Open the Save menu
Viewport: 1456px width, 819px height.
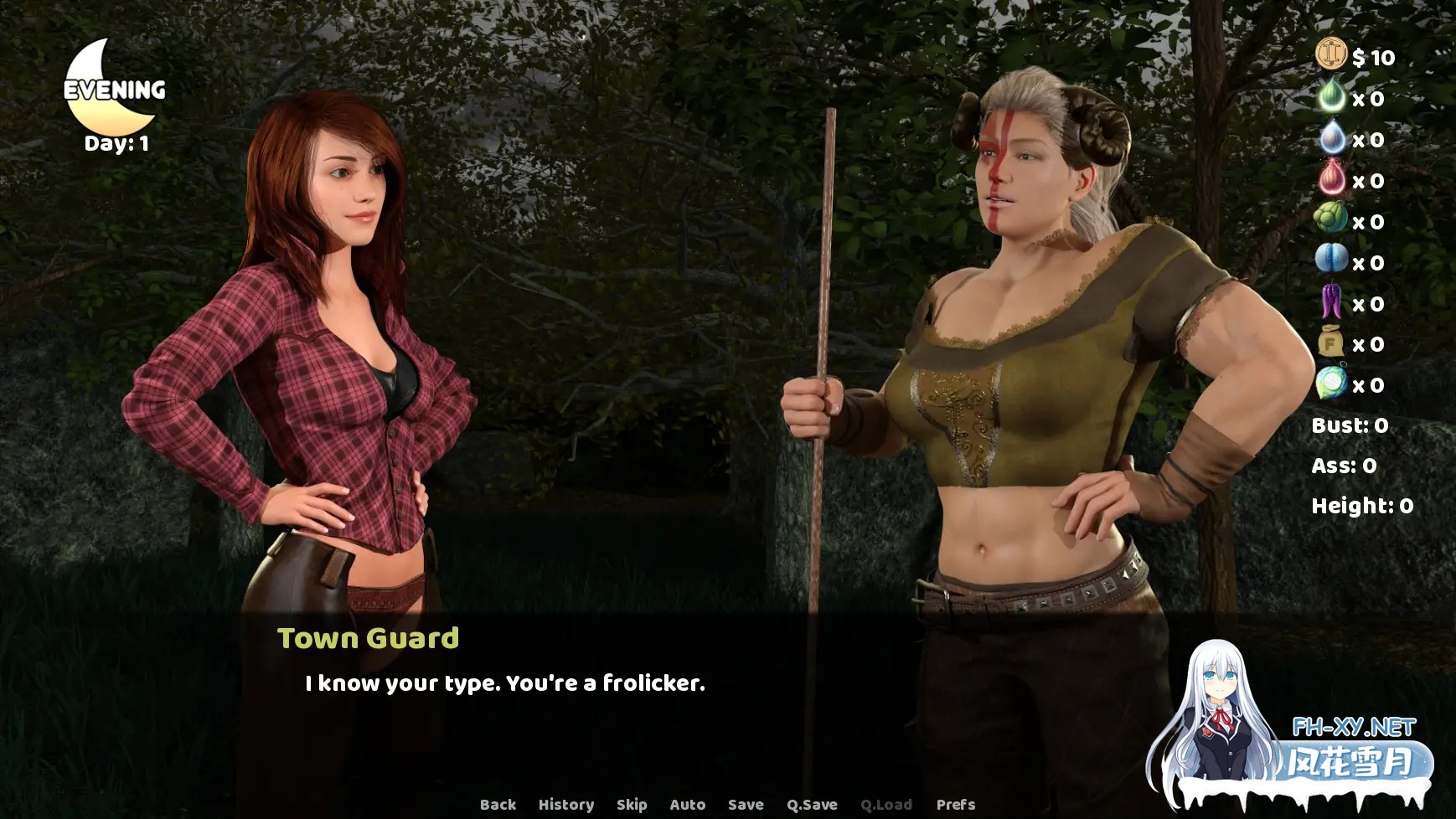tap(746, 805)
